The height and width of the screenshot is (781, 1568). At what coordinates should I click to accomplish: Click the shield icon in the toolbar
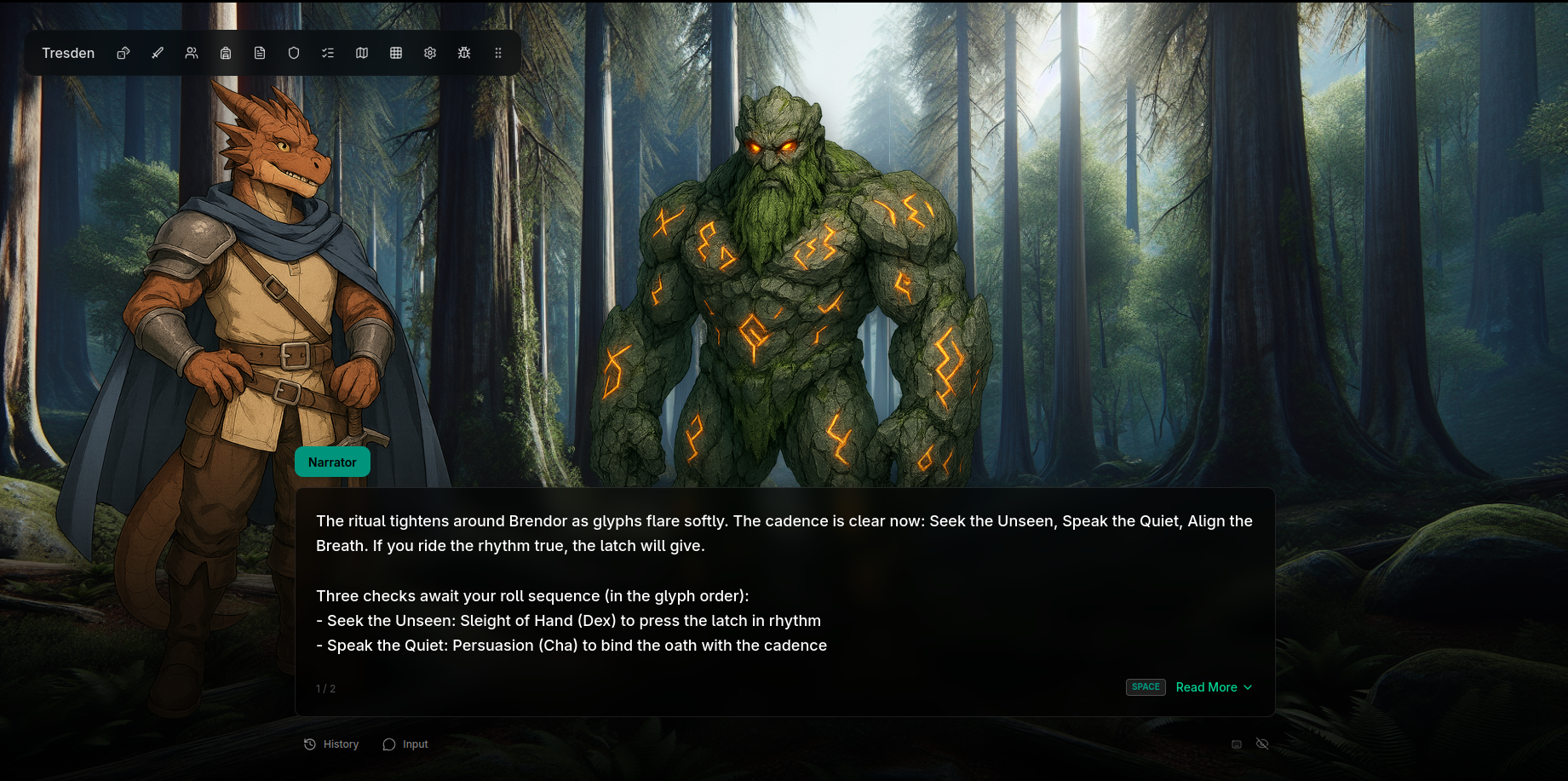294,53
